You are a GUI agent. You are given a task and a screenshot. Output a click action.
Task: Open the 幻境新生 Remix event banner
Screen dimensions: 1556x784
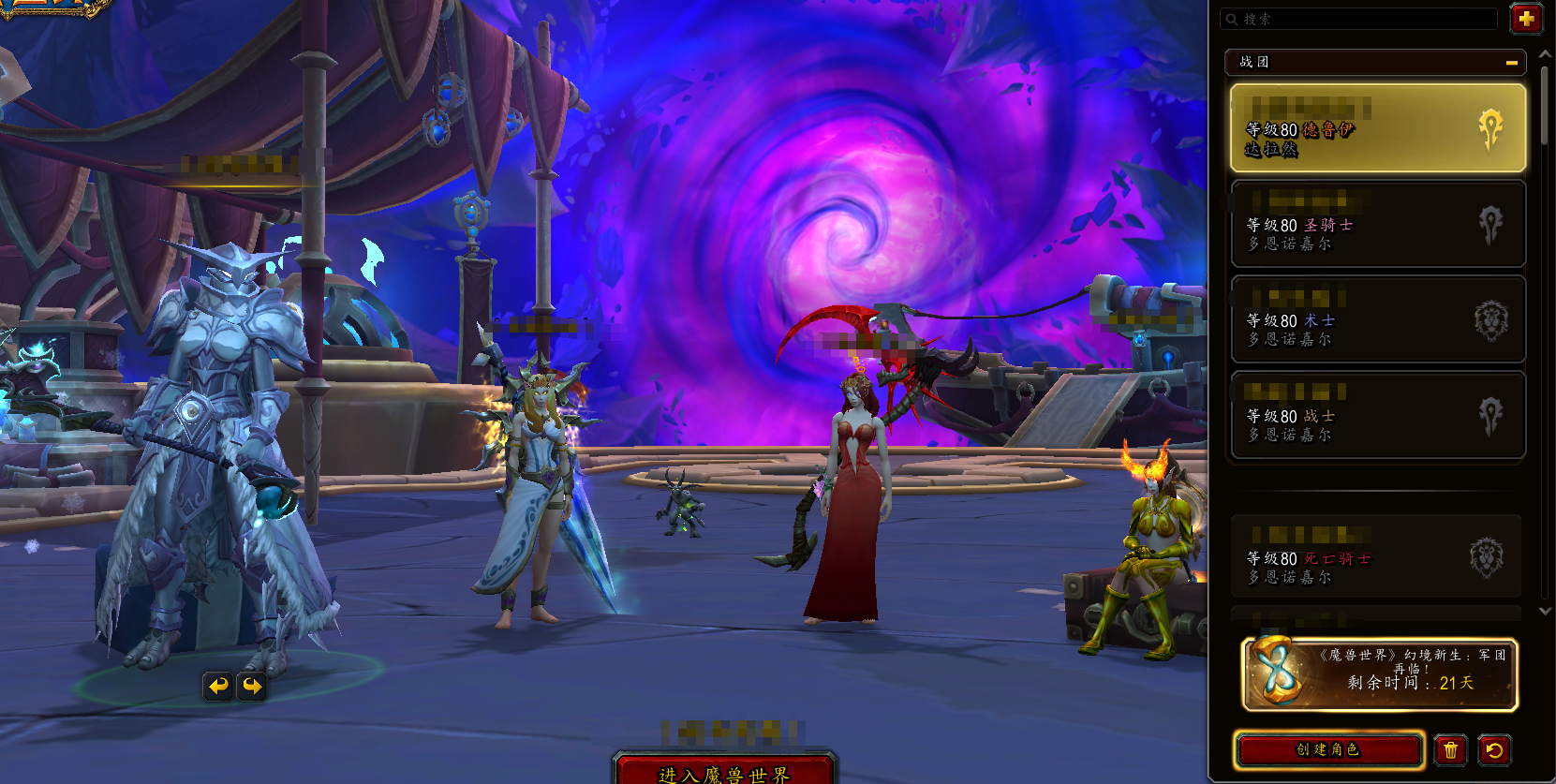(1379, 674)
